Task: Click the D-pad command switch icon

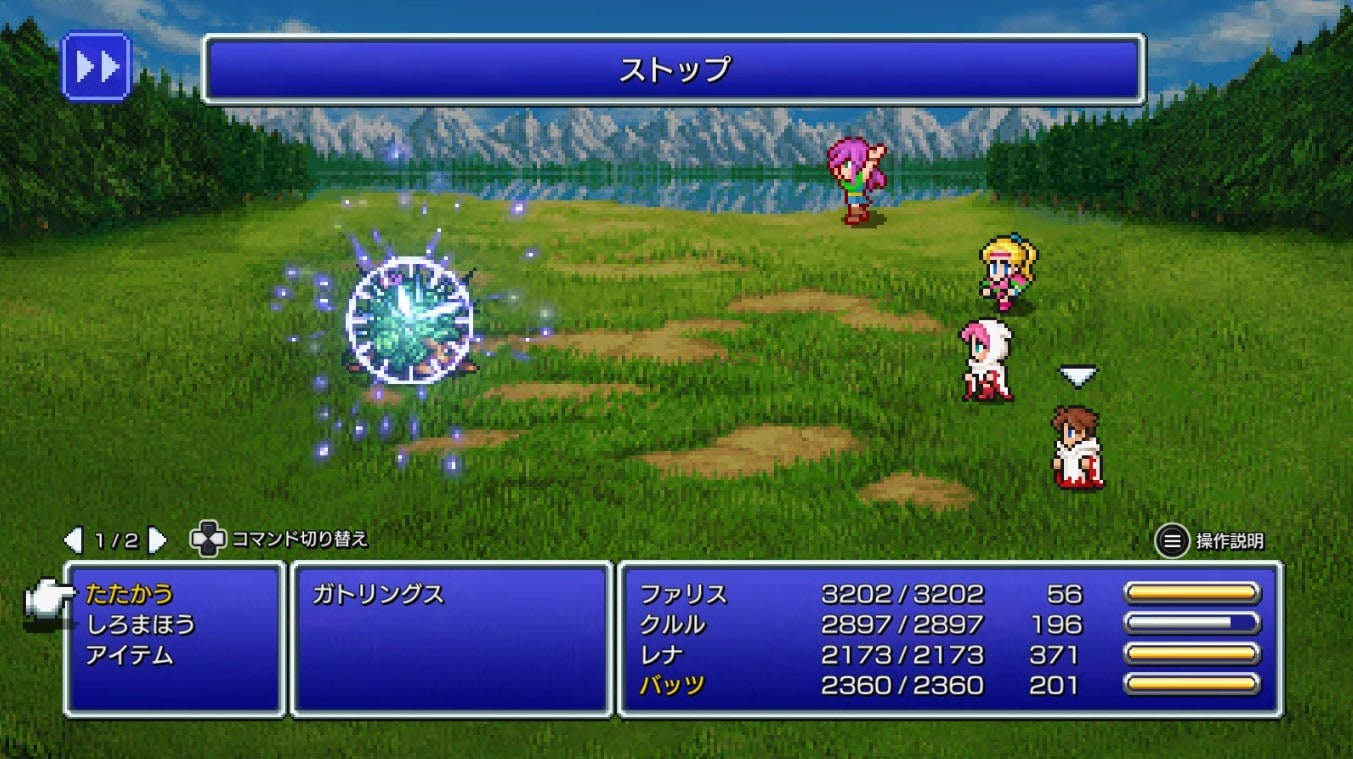Action: (206, 540)
